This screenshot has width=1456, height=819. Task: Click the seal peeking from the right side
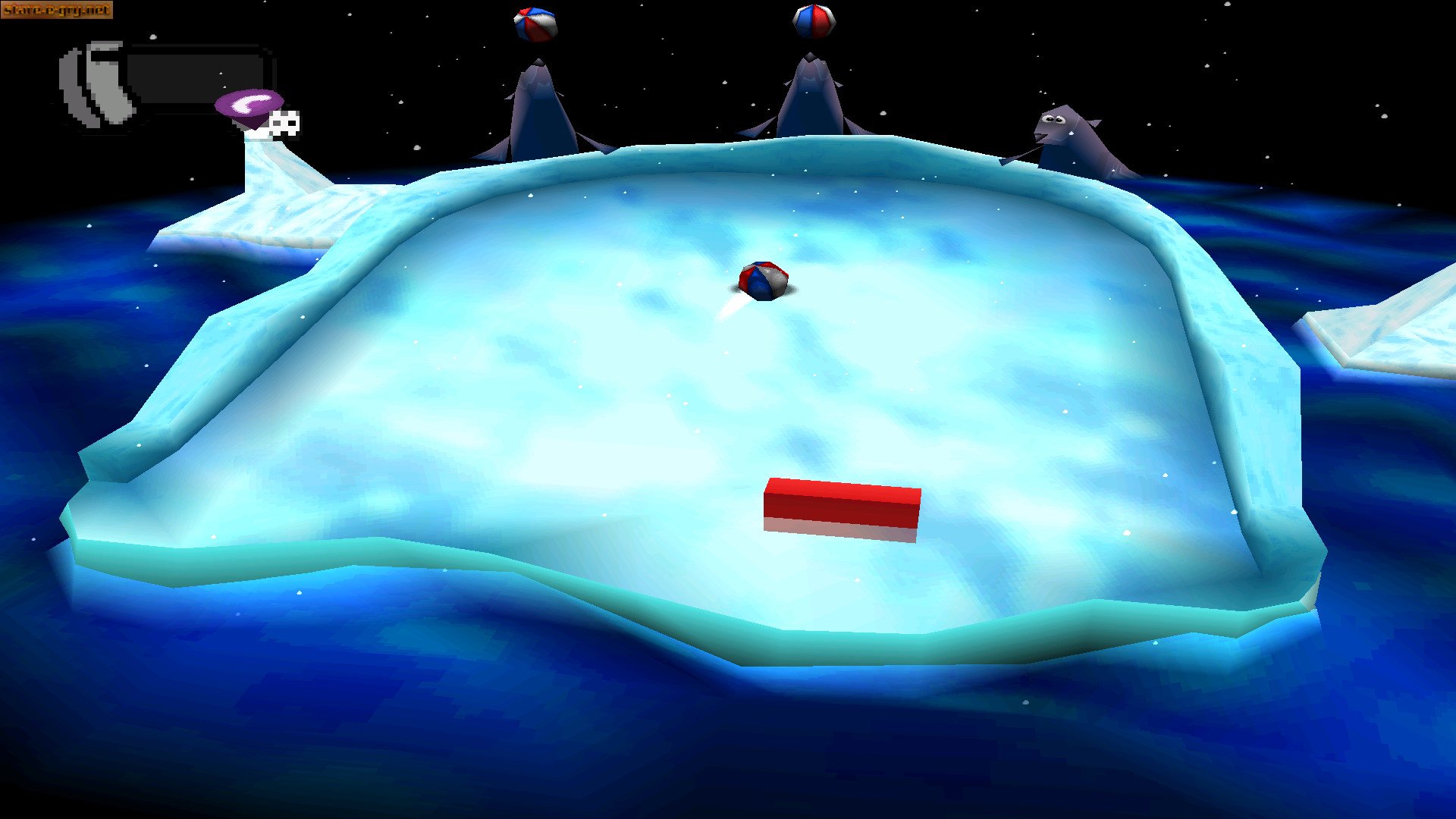[x=1069, y=133]
